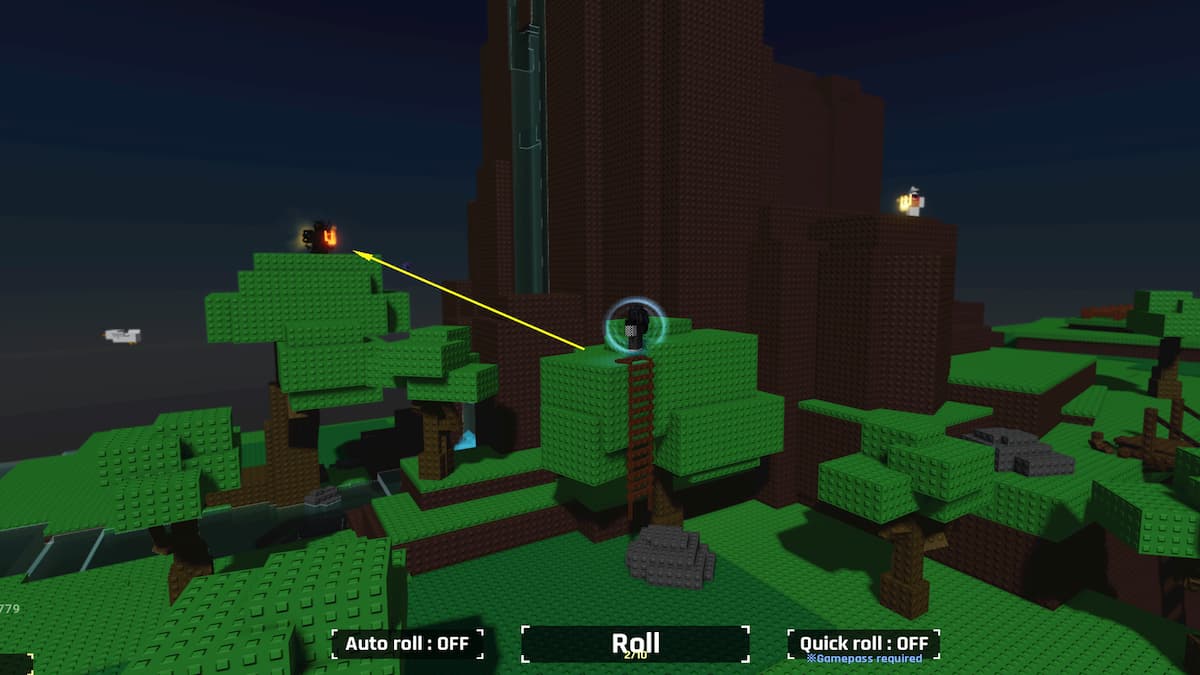Enable the Quick roll option
1200x675 pixels.
(x=863, y=643)
